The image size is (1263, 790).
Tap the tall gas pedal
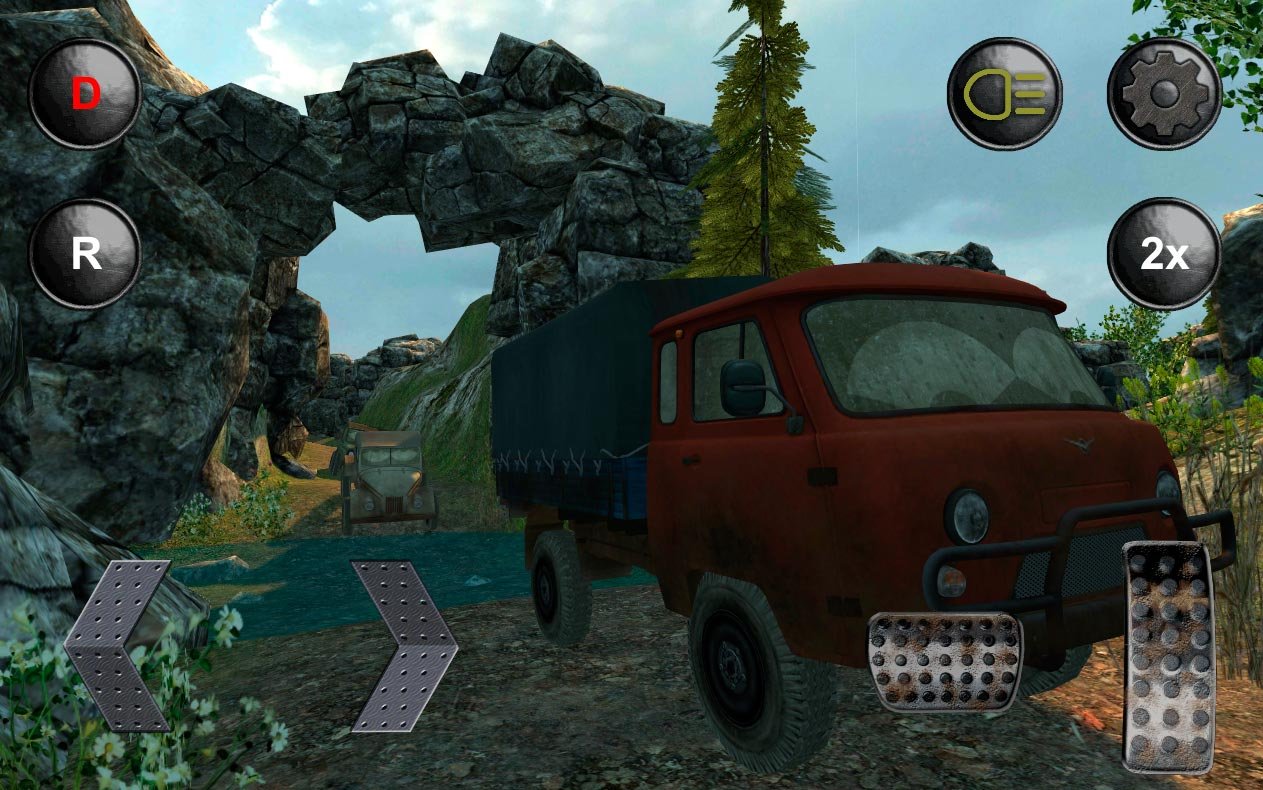(1169, 656)
